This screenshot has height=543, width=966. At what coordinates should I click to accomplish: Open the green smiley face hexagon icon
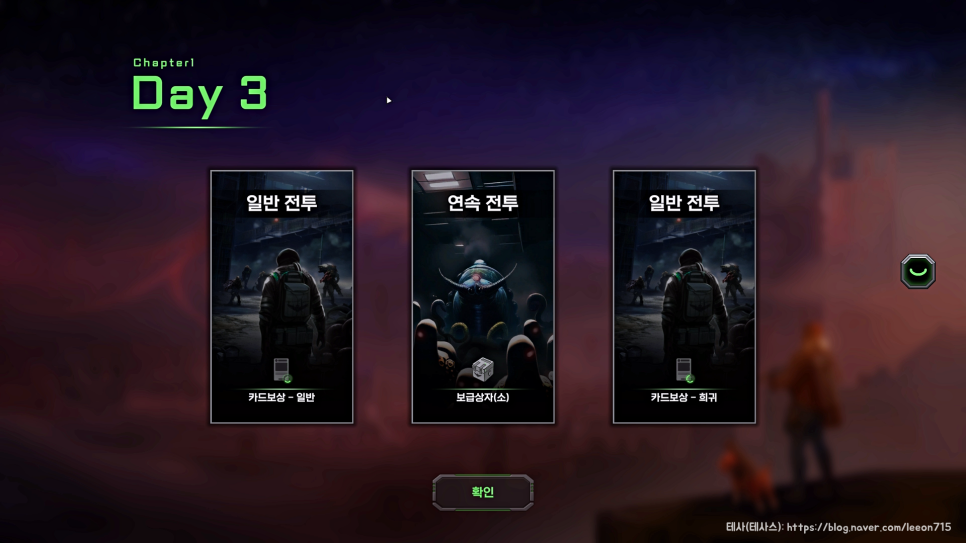(917, 272)
